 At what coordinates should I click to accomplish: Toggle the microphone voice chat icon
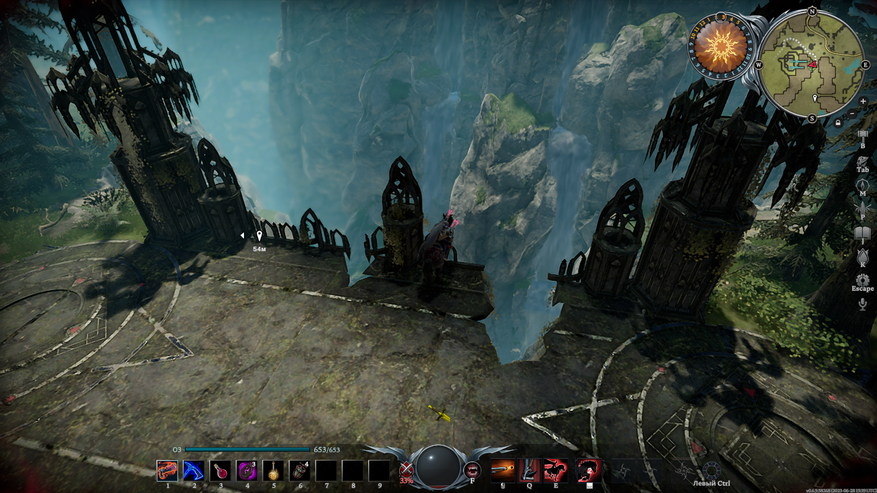(862, 303)
